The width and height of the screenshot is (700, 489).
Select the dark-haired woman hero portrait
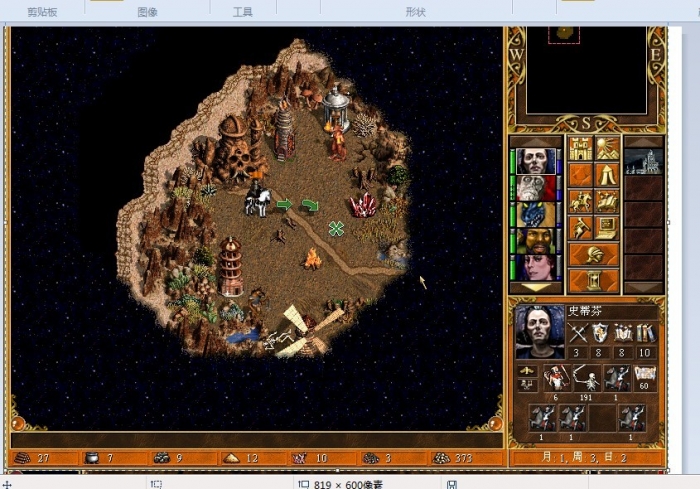[537, 267]
